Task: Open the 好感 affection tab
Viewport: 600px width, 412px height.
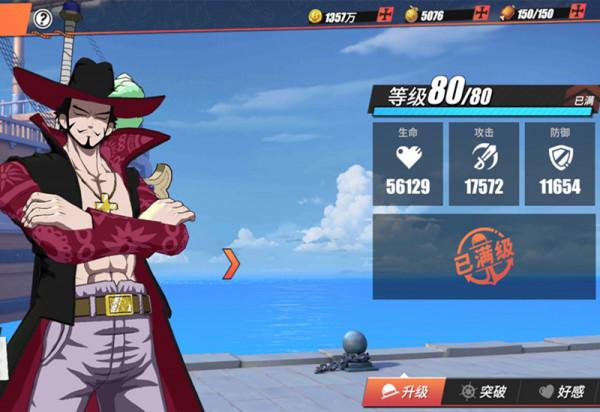Action: 560,392
